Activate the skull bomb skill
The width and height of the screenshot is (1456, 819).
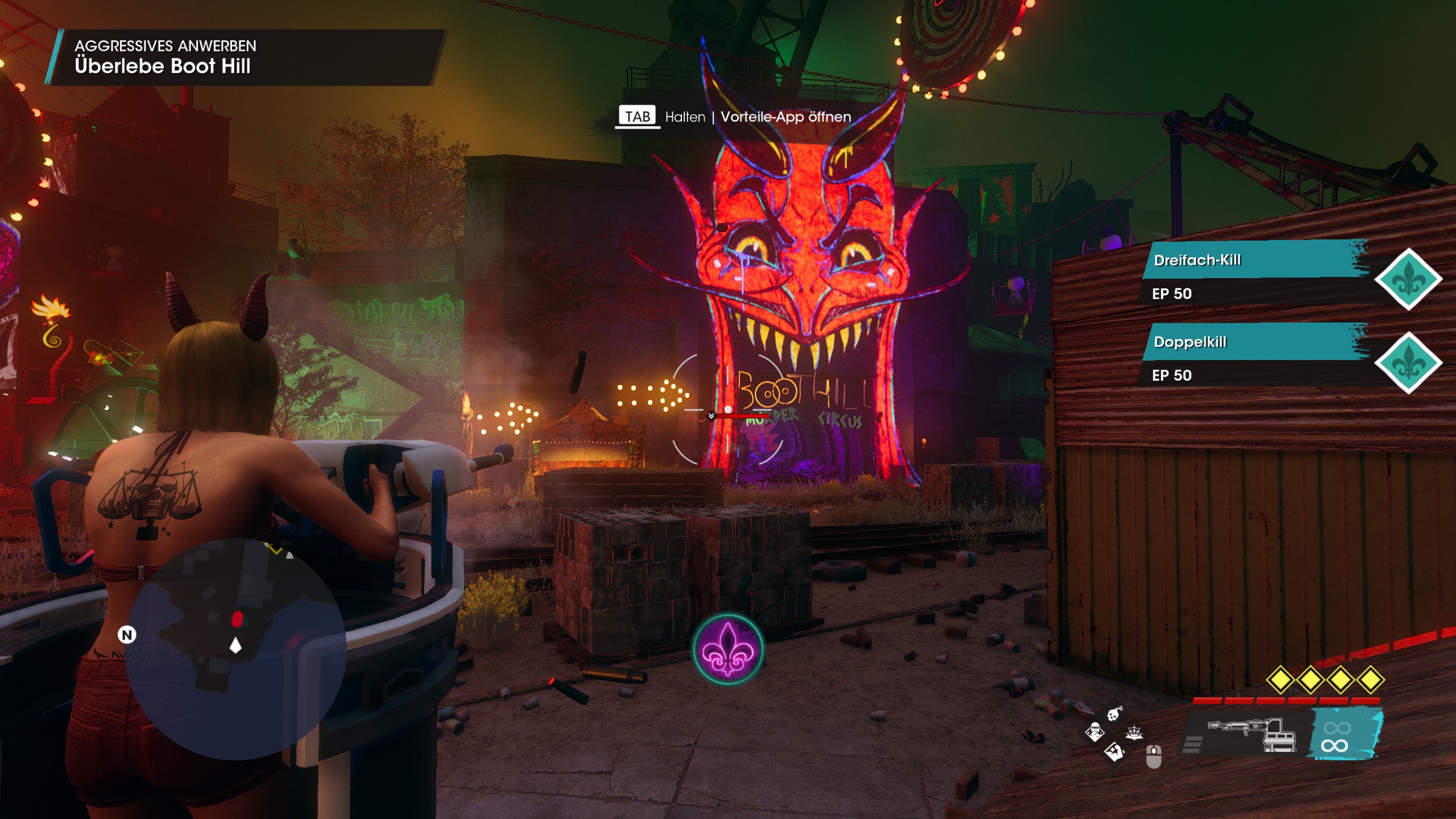click(x=1114, y=713)
